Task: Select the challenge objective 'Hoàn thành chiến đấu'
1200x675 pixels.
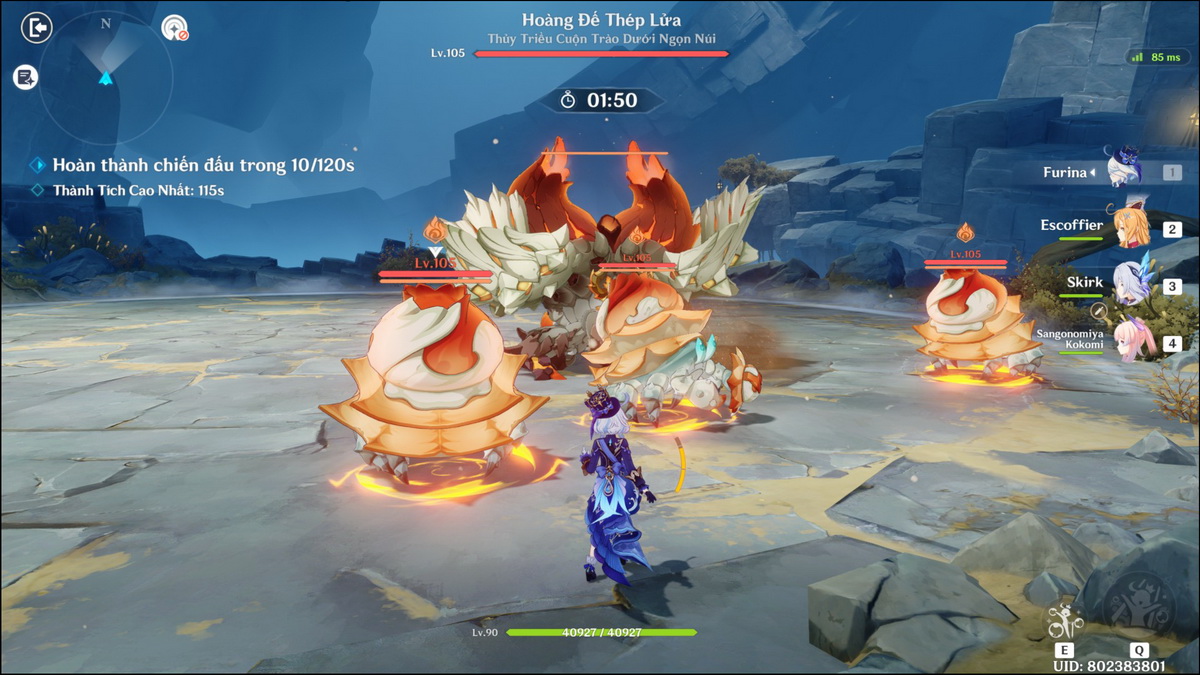Action: (203, 165)
